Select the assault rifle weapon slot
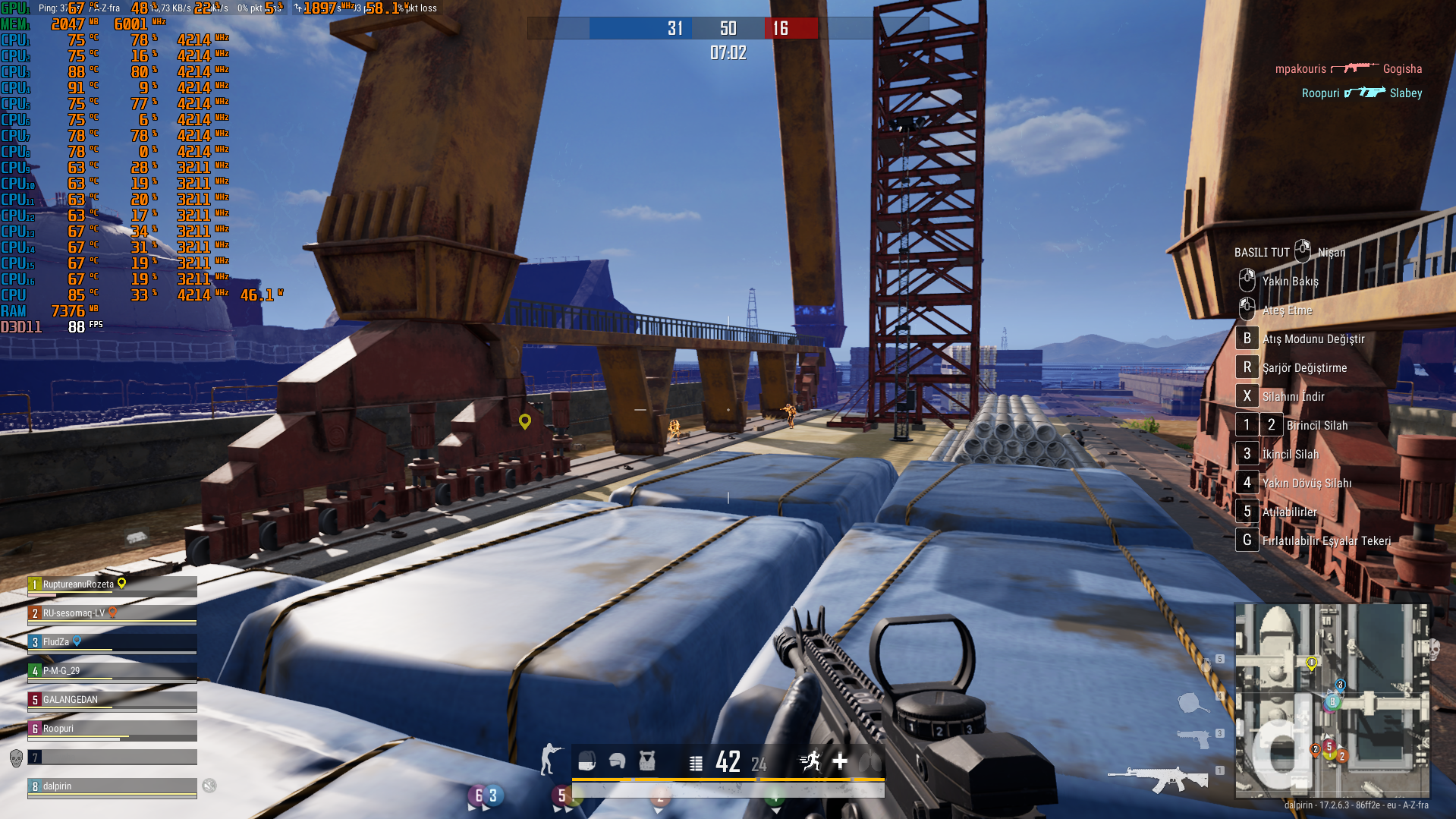Screen dimensions: 1456x819 (x=1157, y=777)
